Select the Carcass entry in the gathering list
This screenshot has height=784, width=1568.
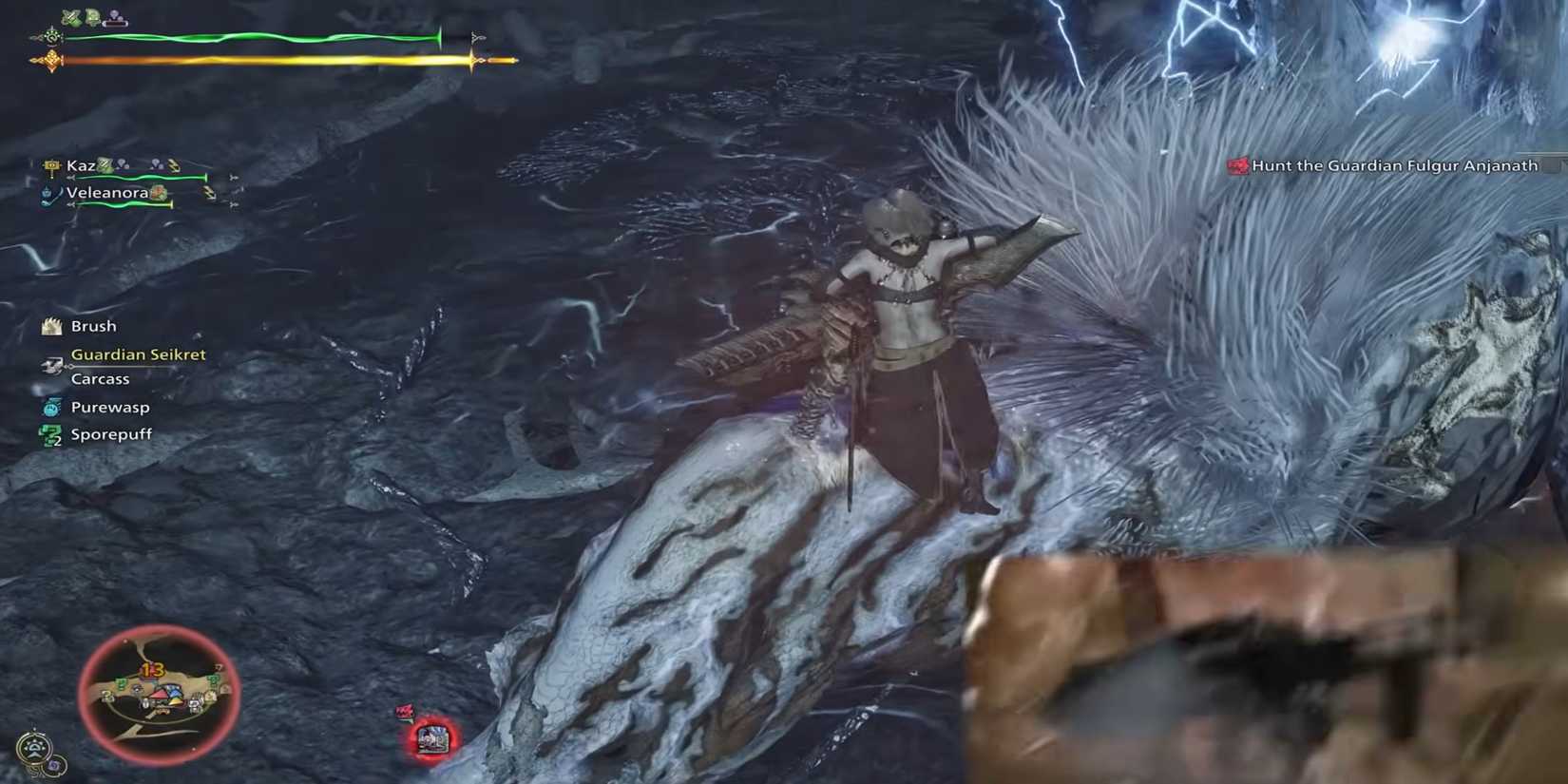(x=101, y=378)
